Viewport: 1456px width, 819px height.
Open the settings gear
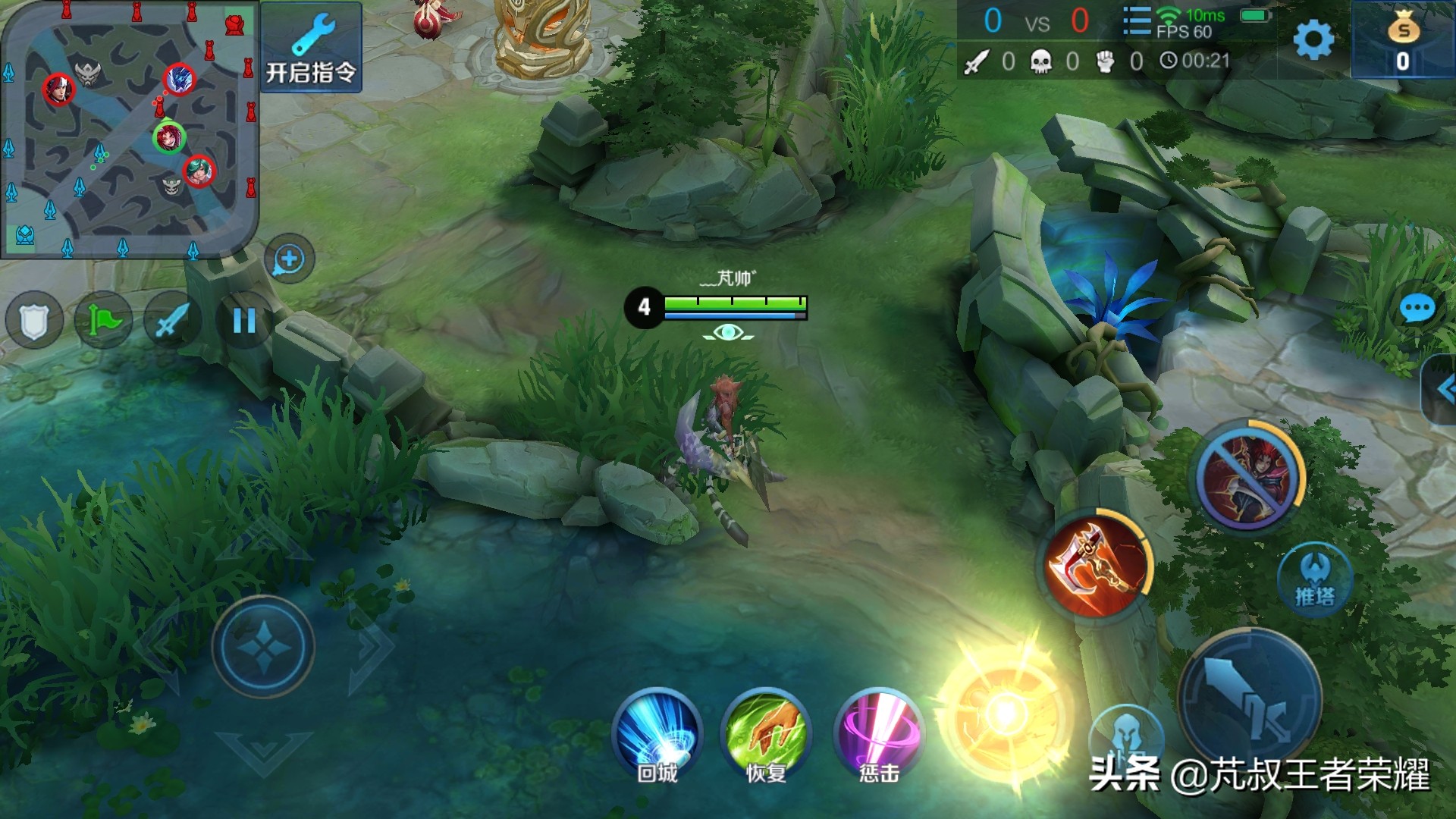[x=1313, y=39]
